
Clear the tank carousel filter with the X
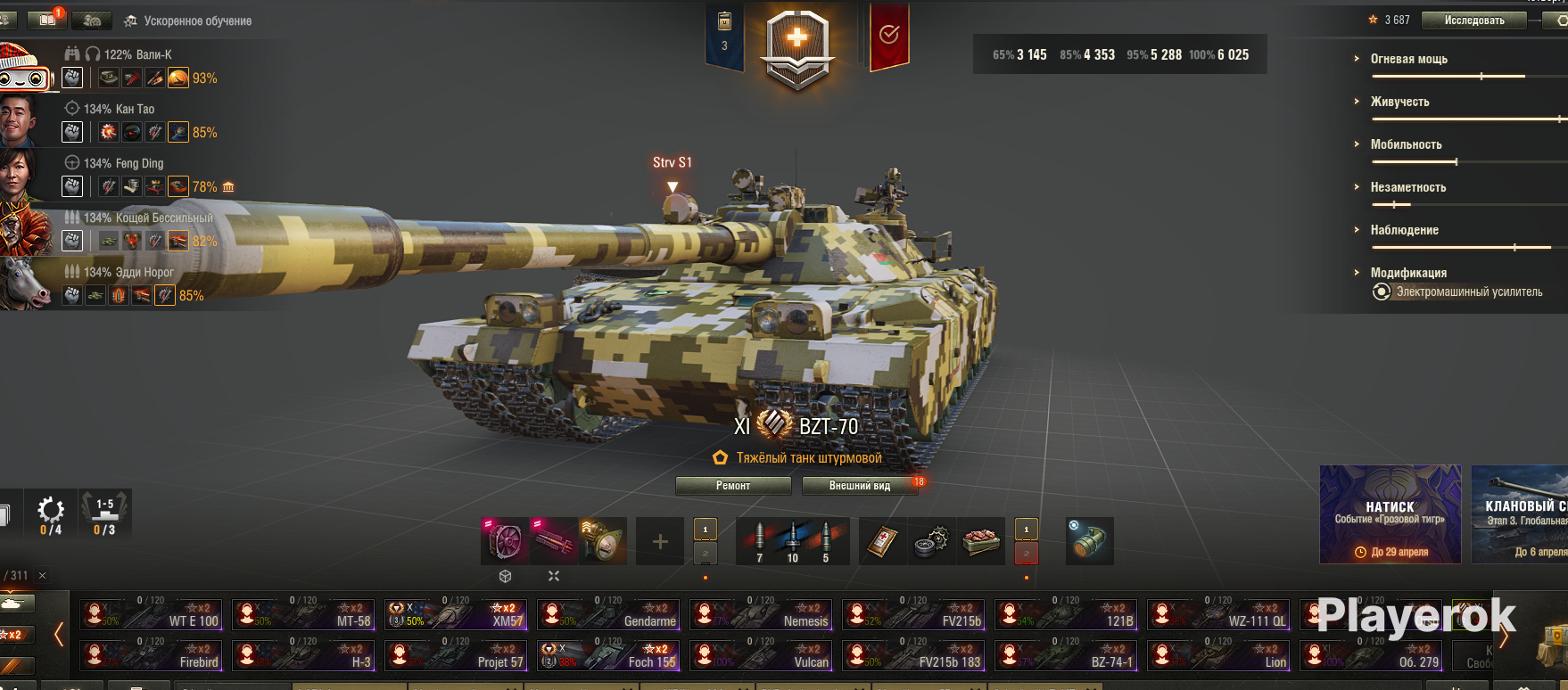point(42,576)
